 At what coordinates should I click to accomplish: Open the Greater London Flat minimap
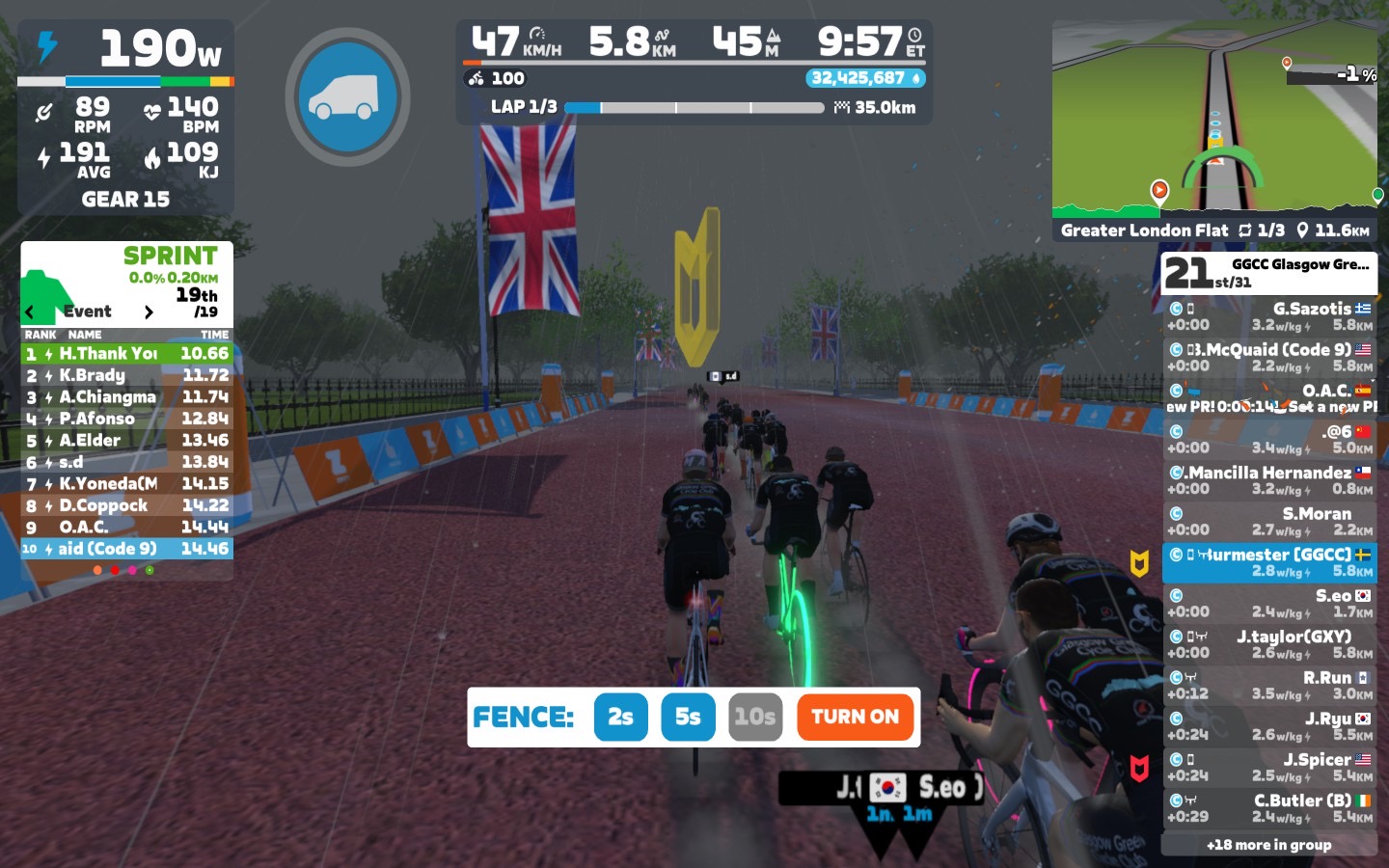tap(1214, 121)
